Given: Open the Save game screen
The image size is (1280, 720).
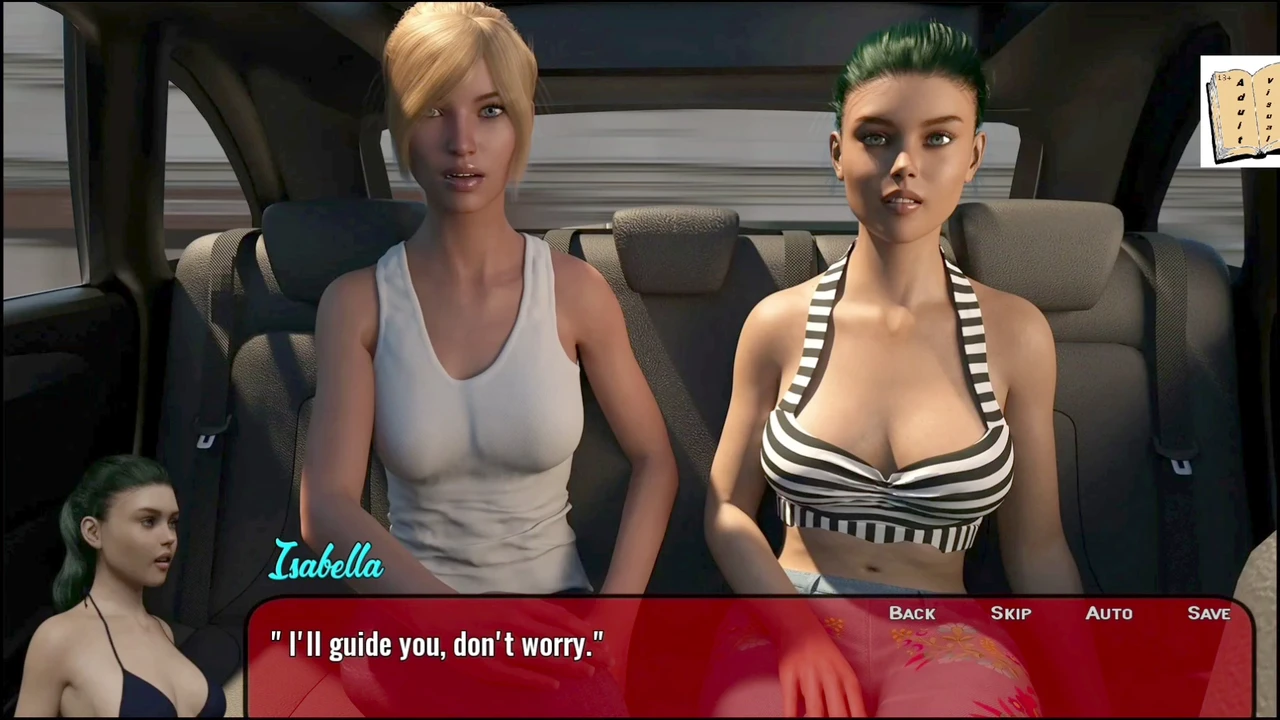Looking at the screenshot, I should (x=1208, y=613).
